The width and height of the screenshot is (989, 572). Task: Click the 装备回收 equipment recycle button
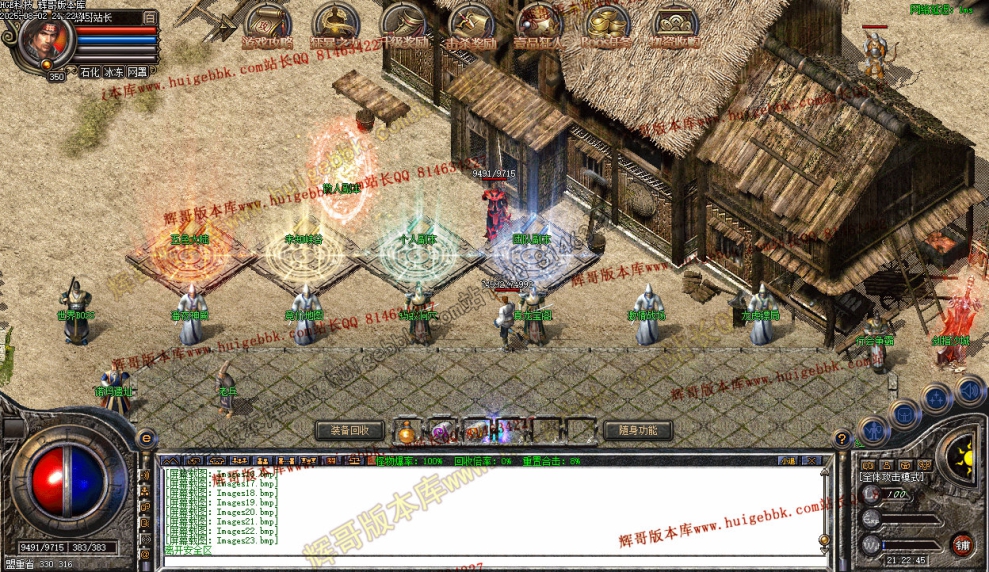pyautogui.click(x=350, y=430)
